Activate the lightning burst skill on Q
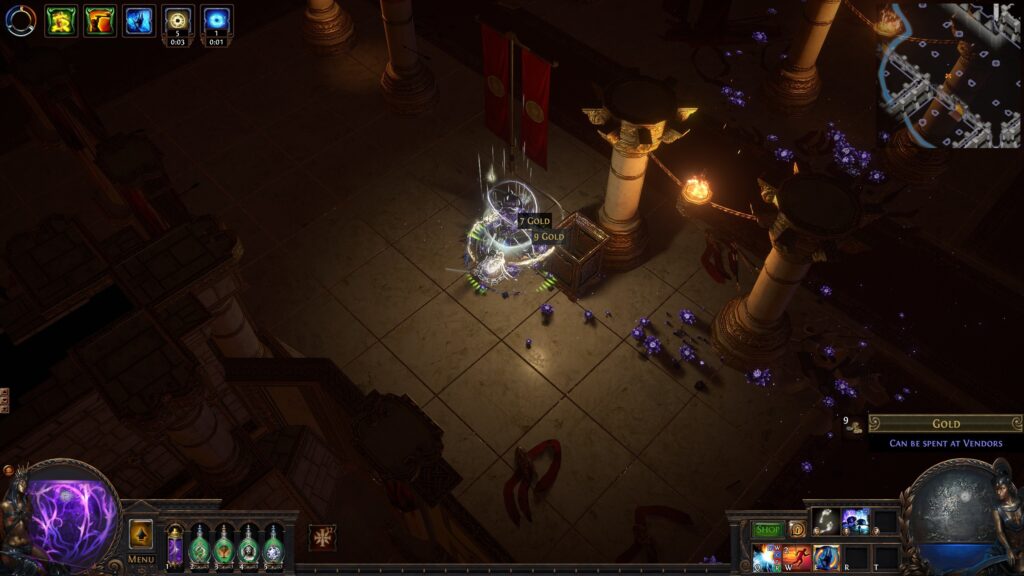Viewport: 1024px width, 576px height. click(767, 557)
